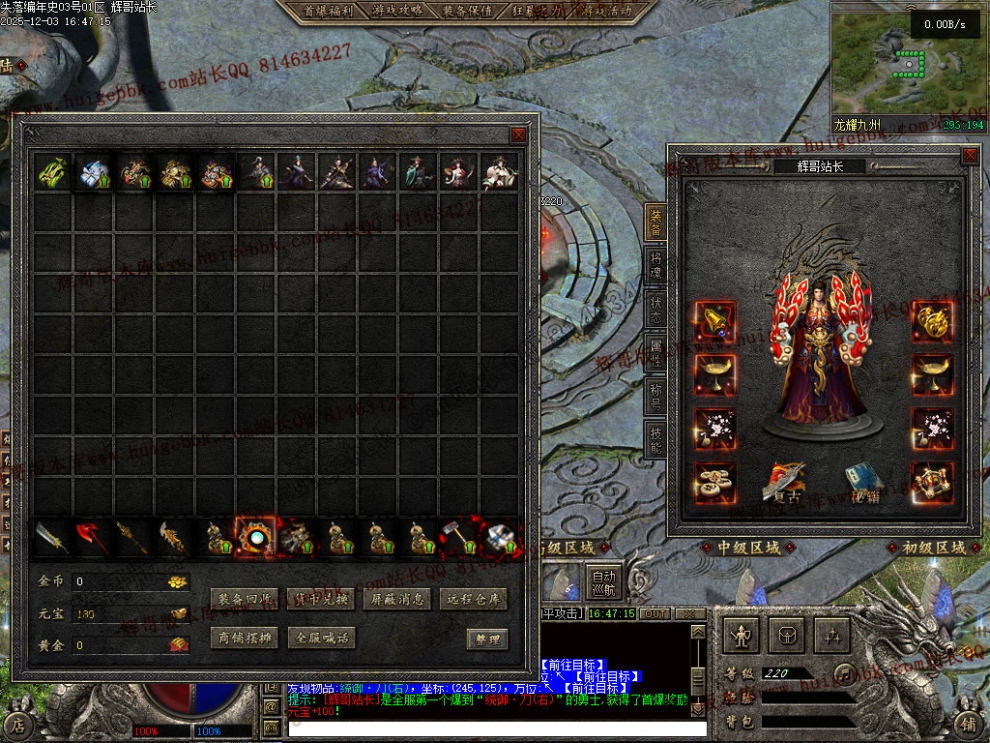The width and height of the screenshot is (990, 743).
Task: Click the 复古 retro icon
Action: tap(786, 482)
